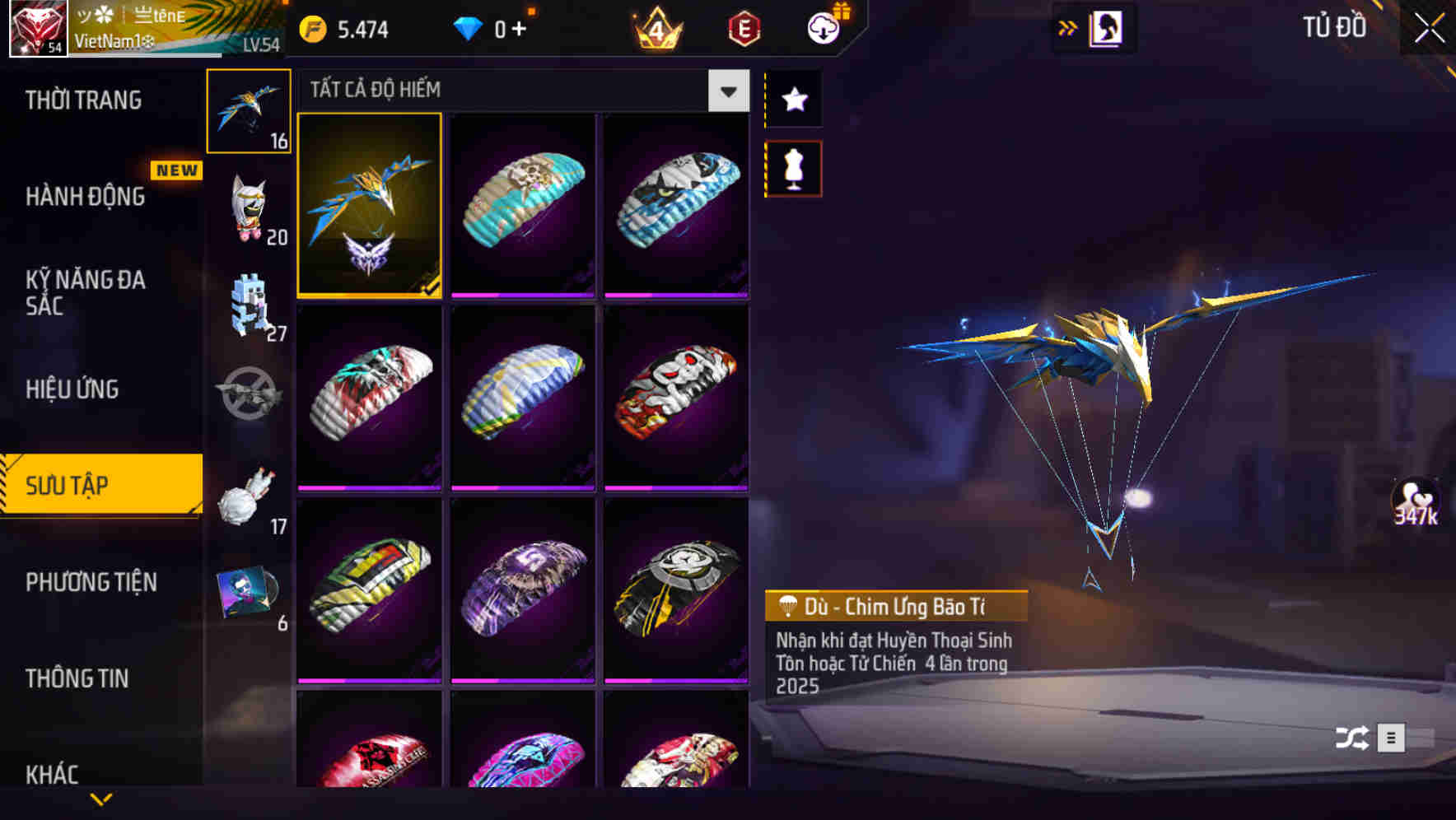
Task: Switch to the THỜI TRANG tab
Action: (82, 99)
